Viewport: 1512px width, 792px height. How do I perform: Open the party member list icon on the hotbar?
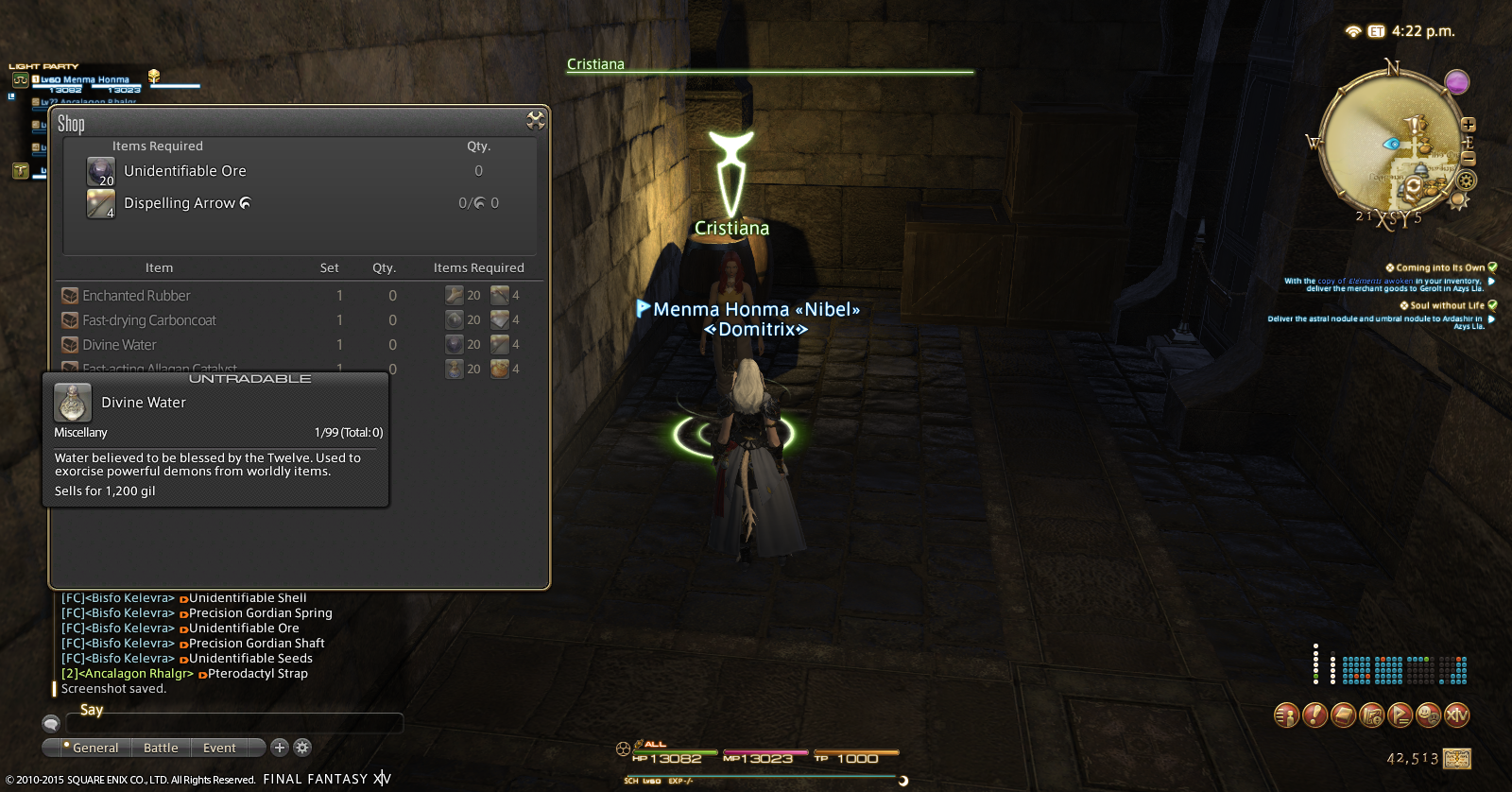coord(1285,715)
